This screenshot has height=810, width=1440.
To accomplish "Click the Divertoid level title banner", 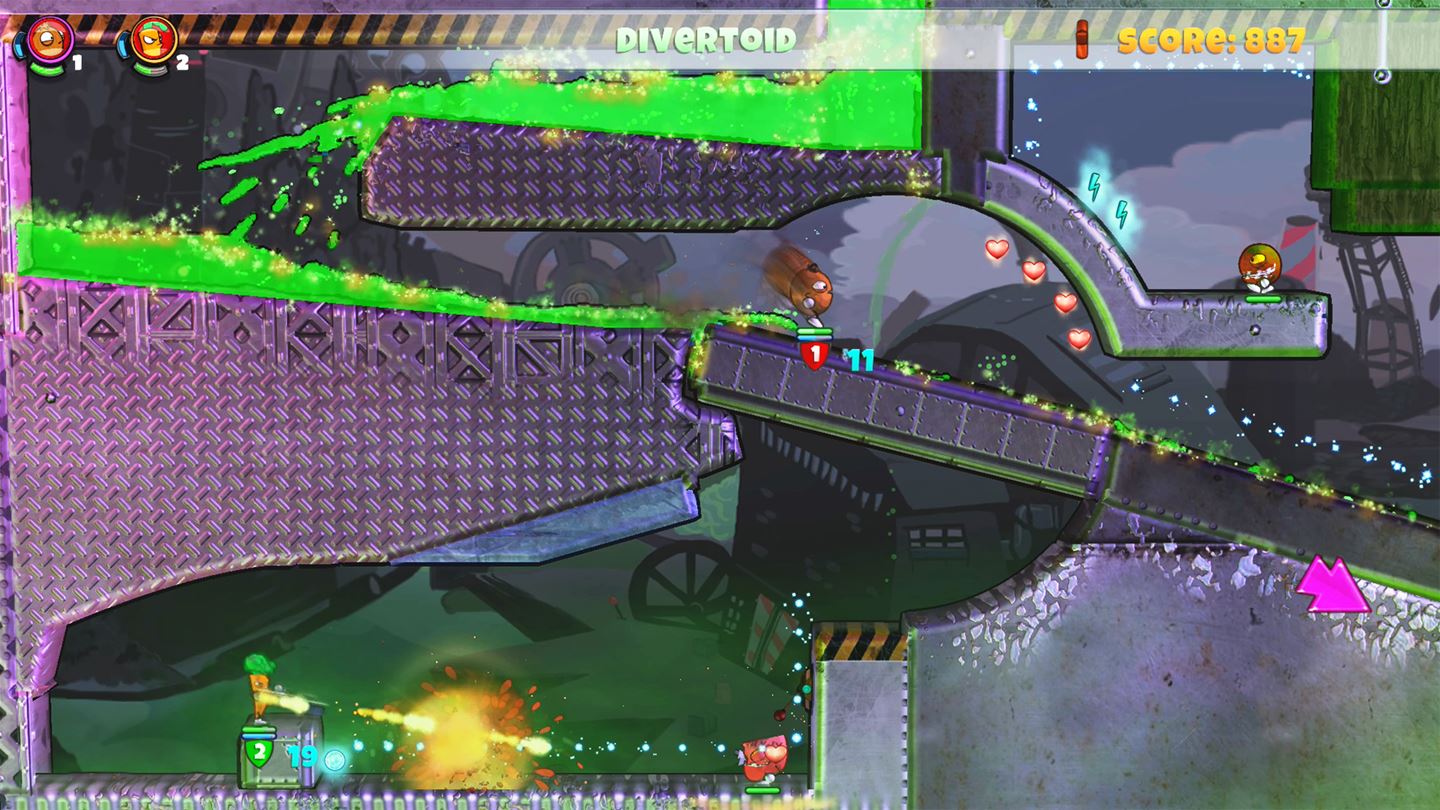I will (x=707, y=37).
